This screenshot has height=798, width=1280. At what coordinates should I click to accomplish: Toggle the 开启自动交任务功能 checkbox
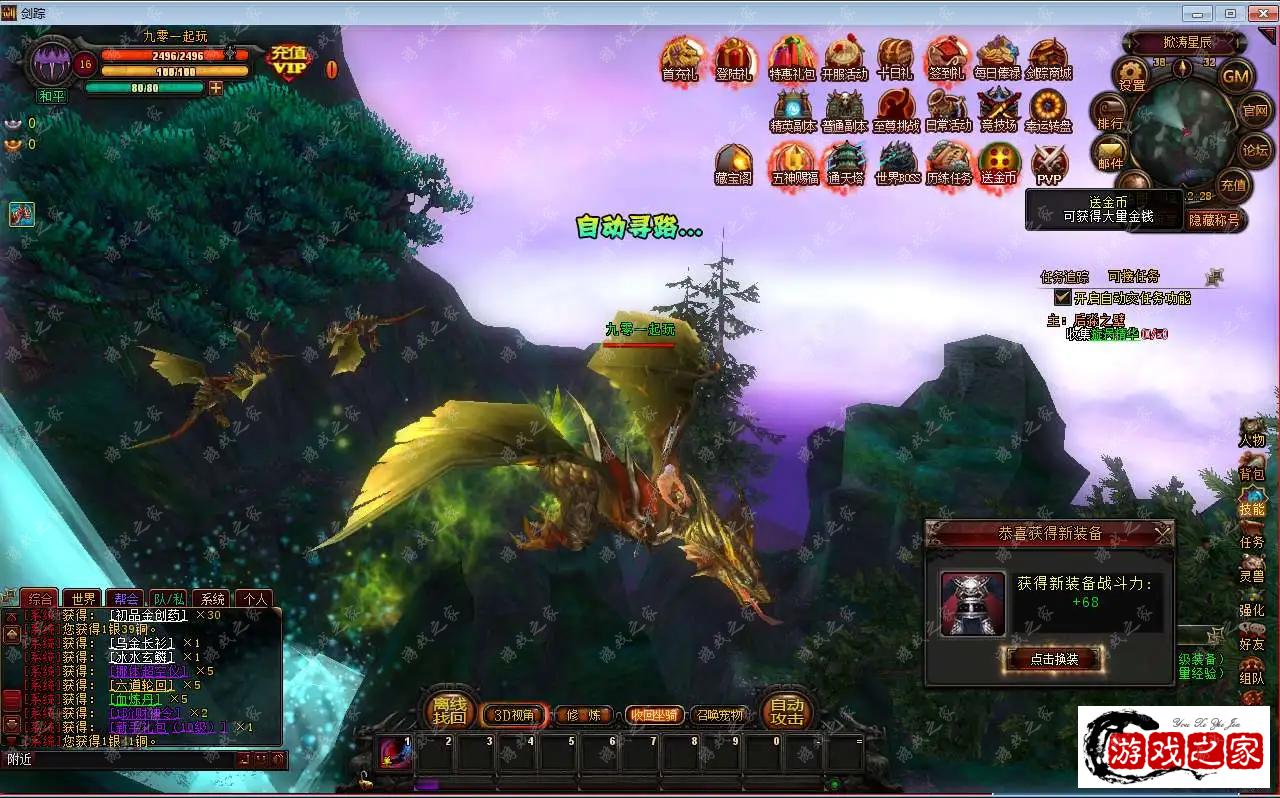coord(1063,298)
